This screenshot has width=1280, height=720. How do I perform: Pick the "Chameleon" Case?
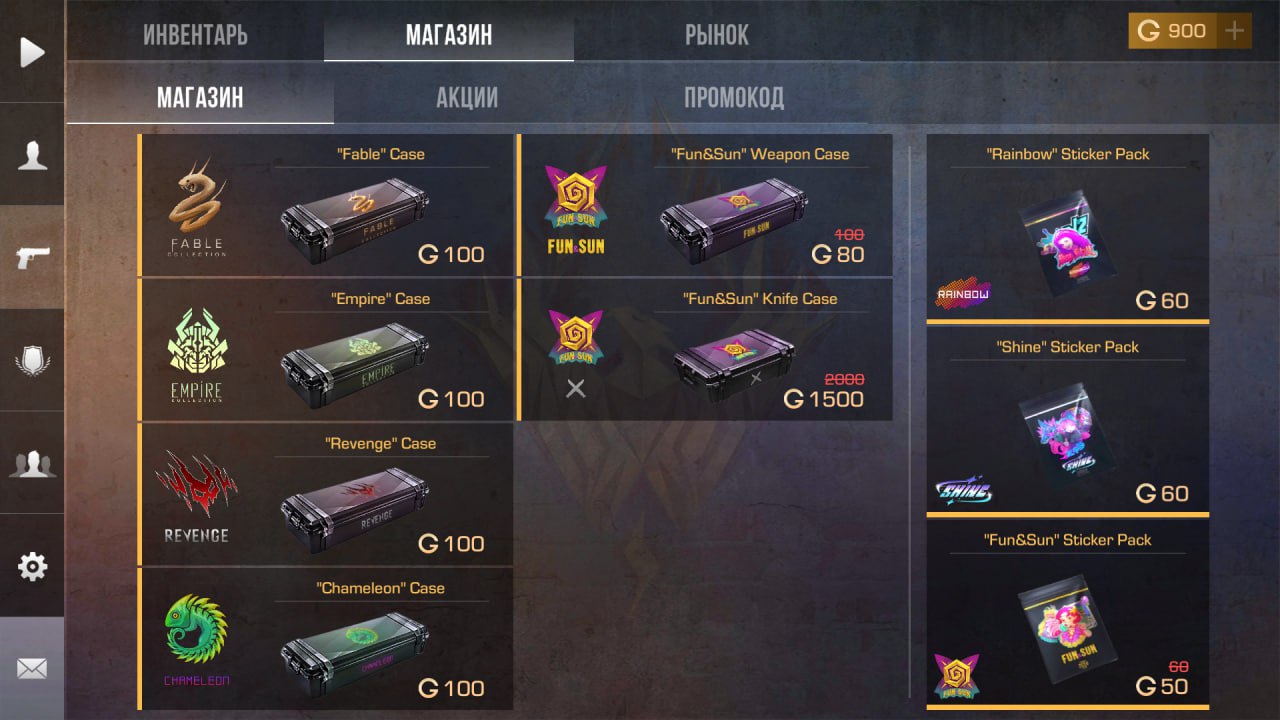click(326, 640)
